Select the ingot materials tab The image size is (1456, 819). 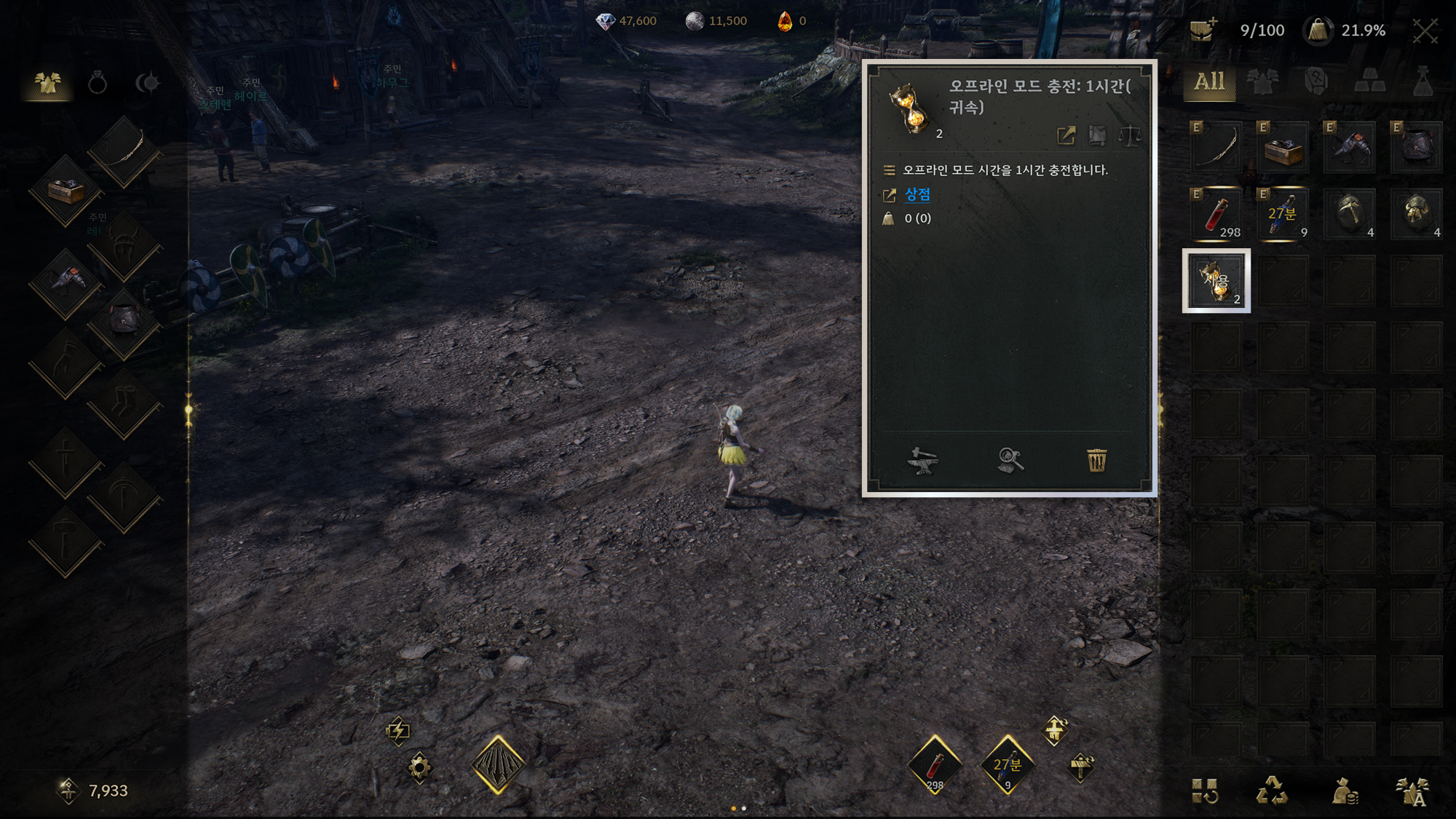[x=1369, y=82]
